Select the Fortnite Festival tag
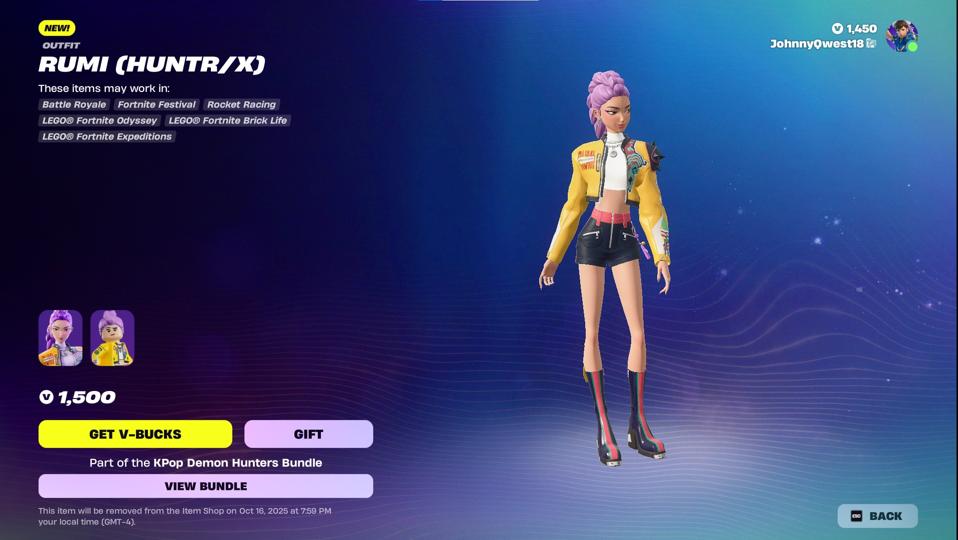Viewport: 958px width, 540px height. coord(156,104)
